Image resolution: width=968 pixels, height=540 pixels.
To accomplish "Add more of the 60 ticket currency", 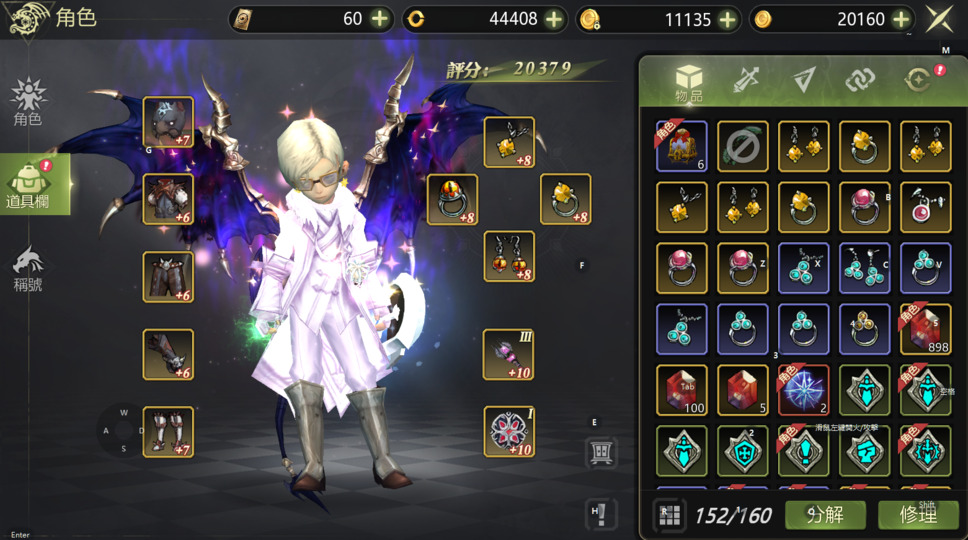I will coord(380,19).
